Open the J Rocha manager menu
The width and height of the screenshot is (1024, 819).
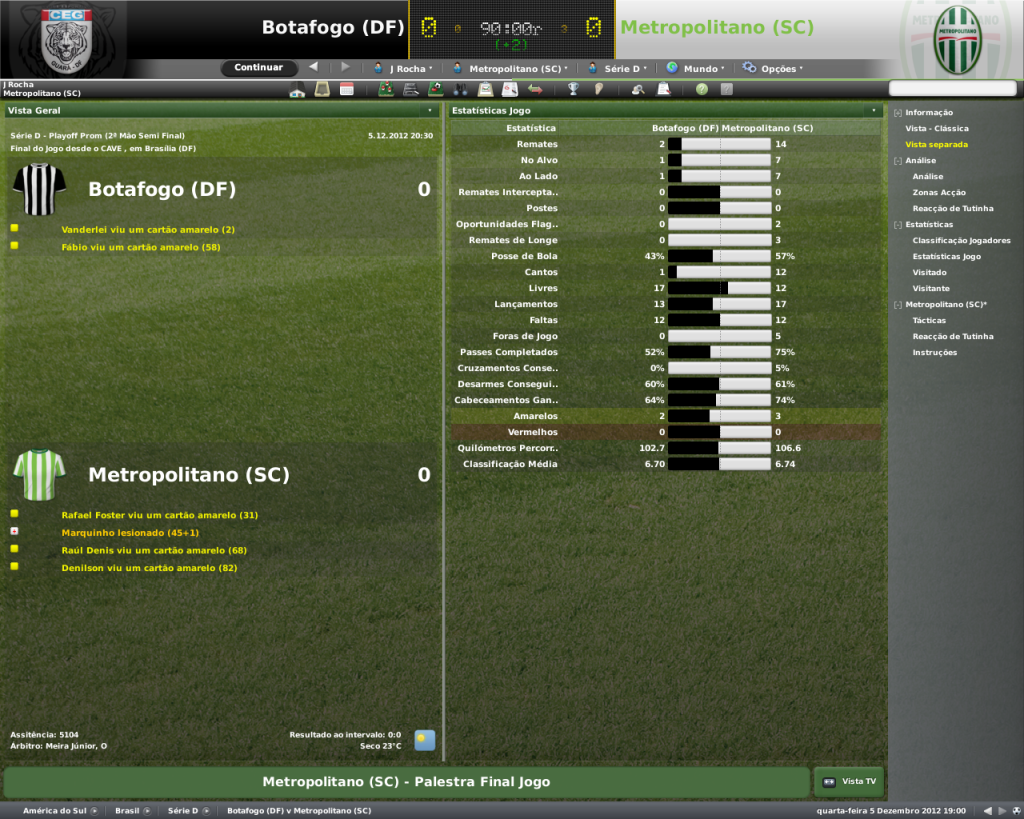click(x=403, y=69)
